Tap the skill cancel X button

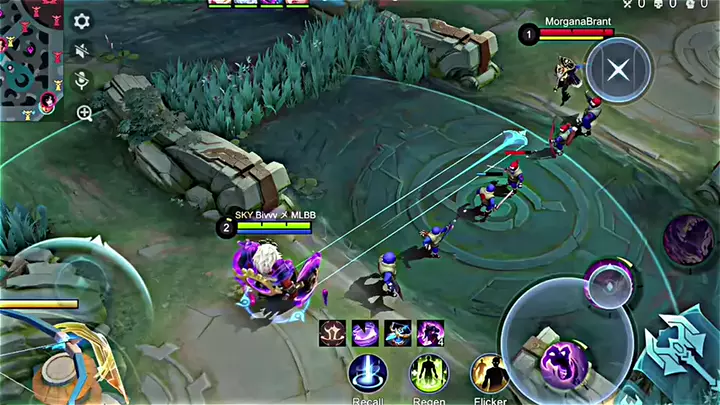point(619,70)
